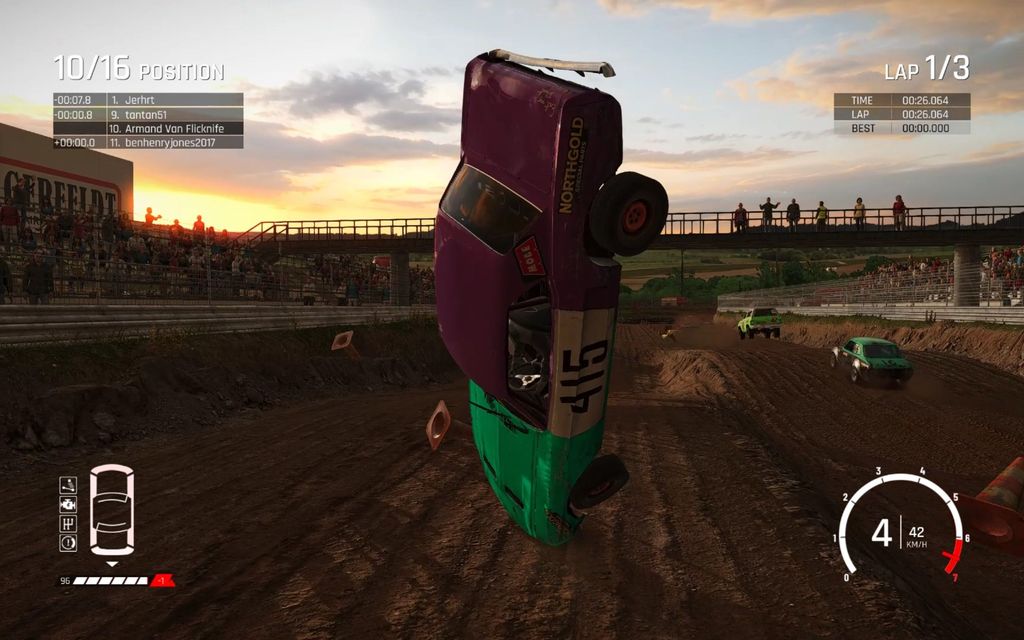Choose benhenryjones2017 in the standings
Screen dimensions: 1024x640
pos(148,142)
